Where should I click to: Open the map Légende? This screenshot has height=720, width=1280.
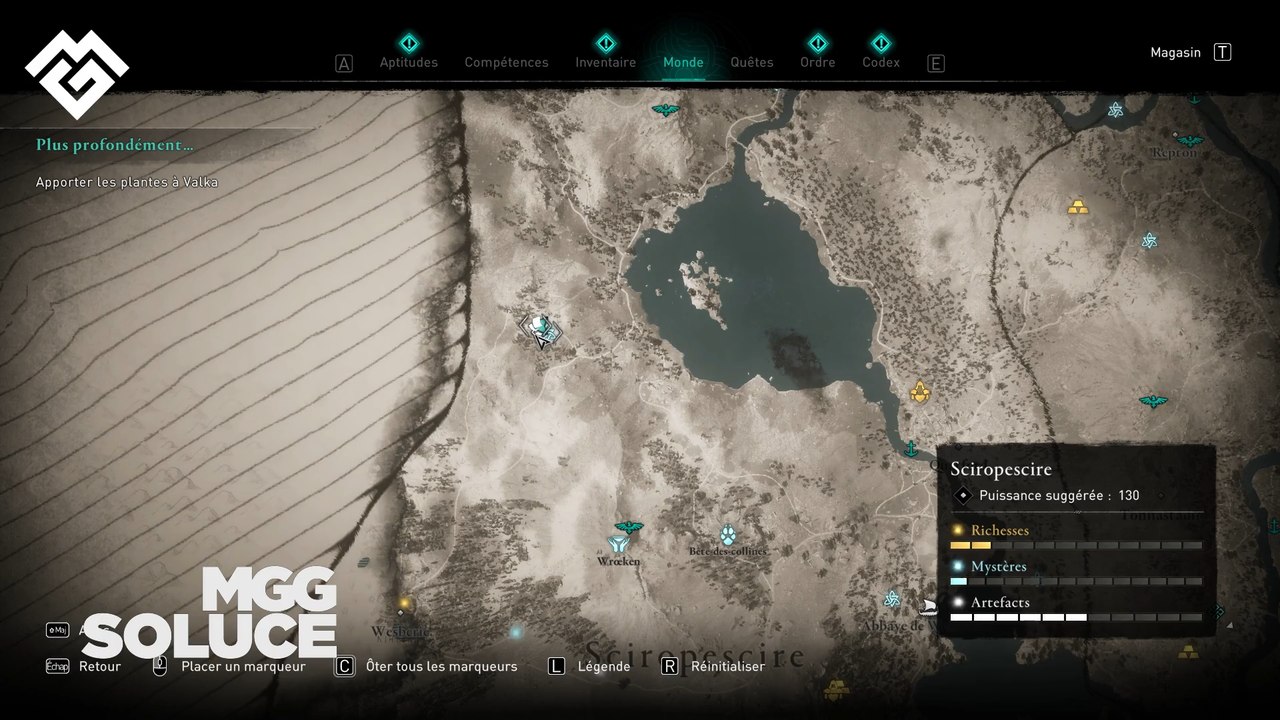[x=603, y=666]
